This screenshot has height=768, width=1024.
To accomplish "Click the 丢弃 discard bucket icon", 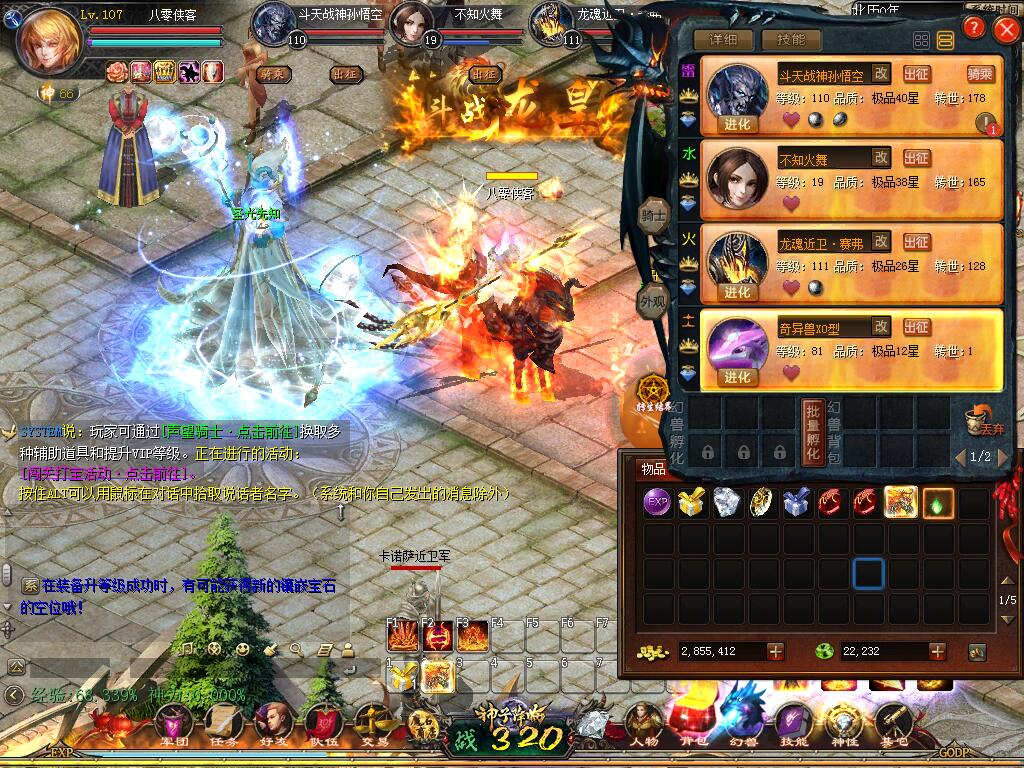I will 980,420.
